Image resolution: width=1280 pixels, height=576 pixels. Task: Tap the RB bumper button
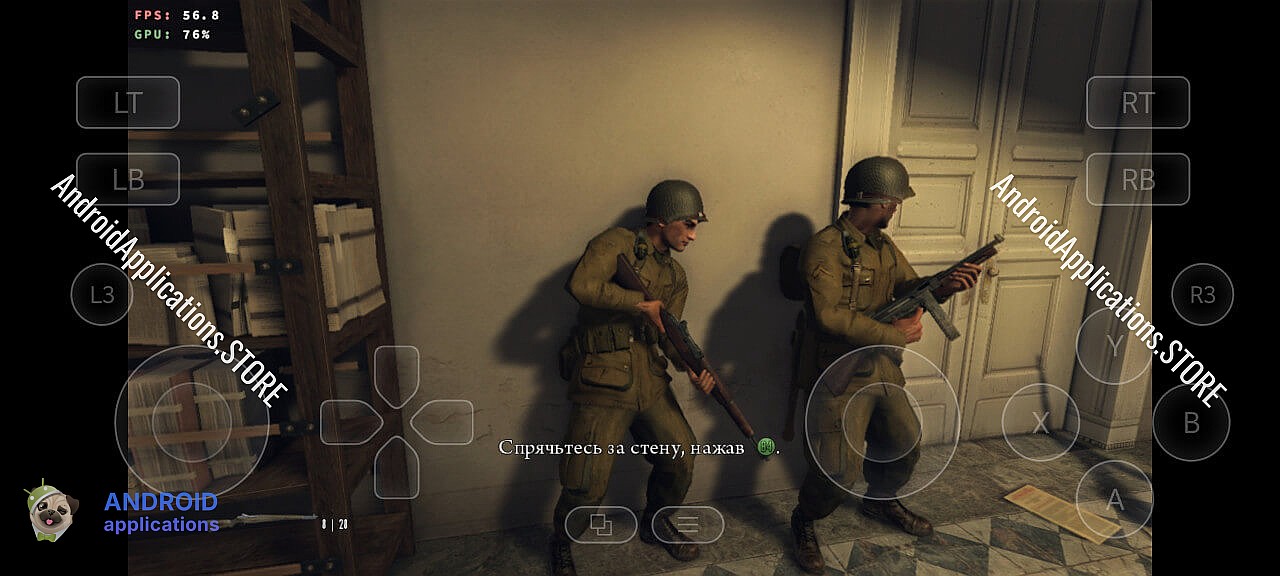(1138, 179)
